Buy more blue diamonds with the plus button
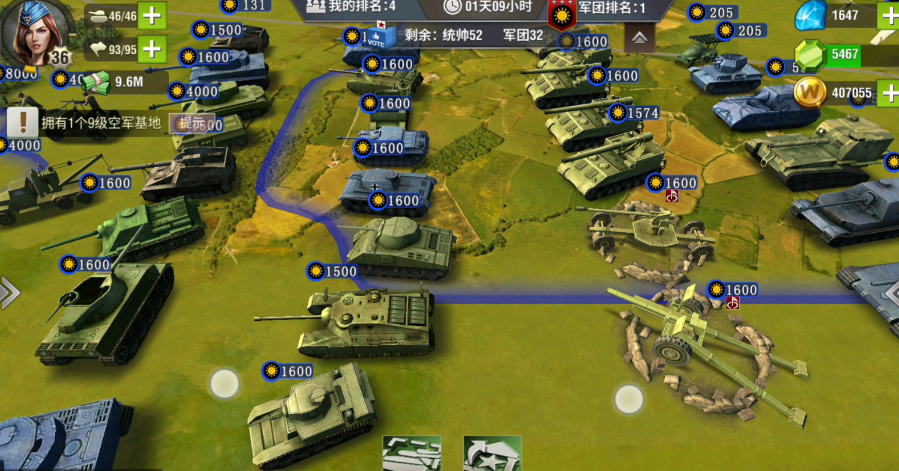The width and height of the screenshot is (899, 471). (888, 15)
